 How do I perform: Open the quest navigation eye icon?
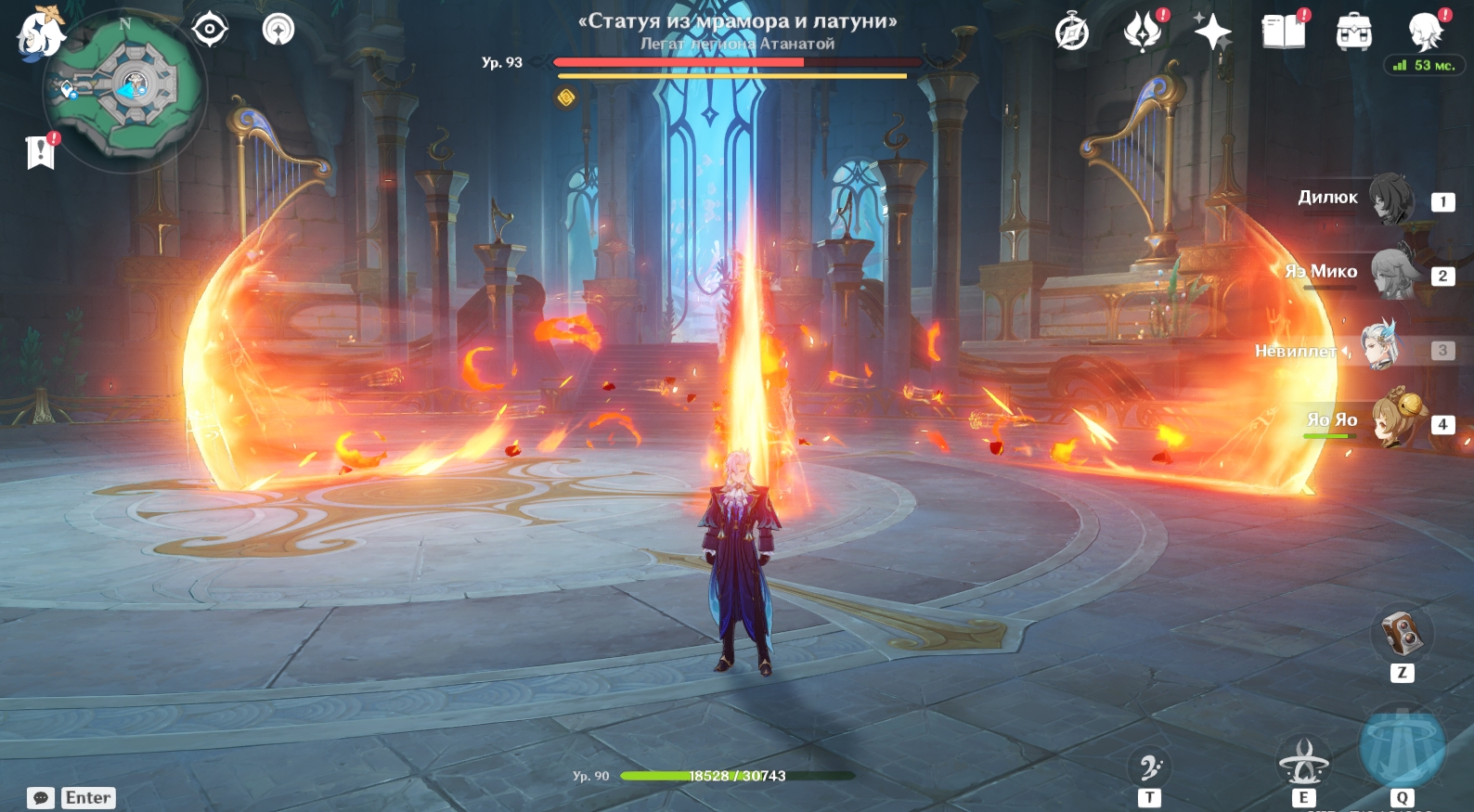pyautogui.click(x=210, y=30)
